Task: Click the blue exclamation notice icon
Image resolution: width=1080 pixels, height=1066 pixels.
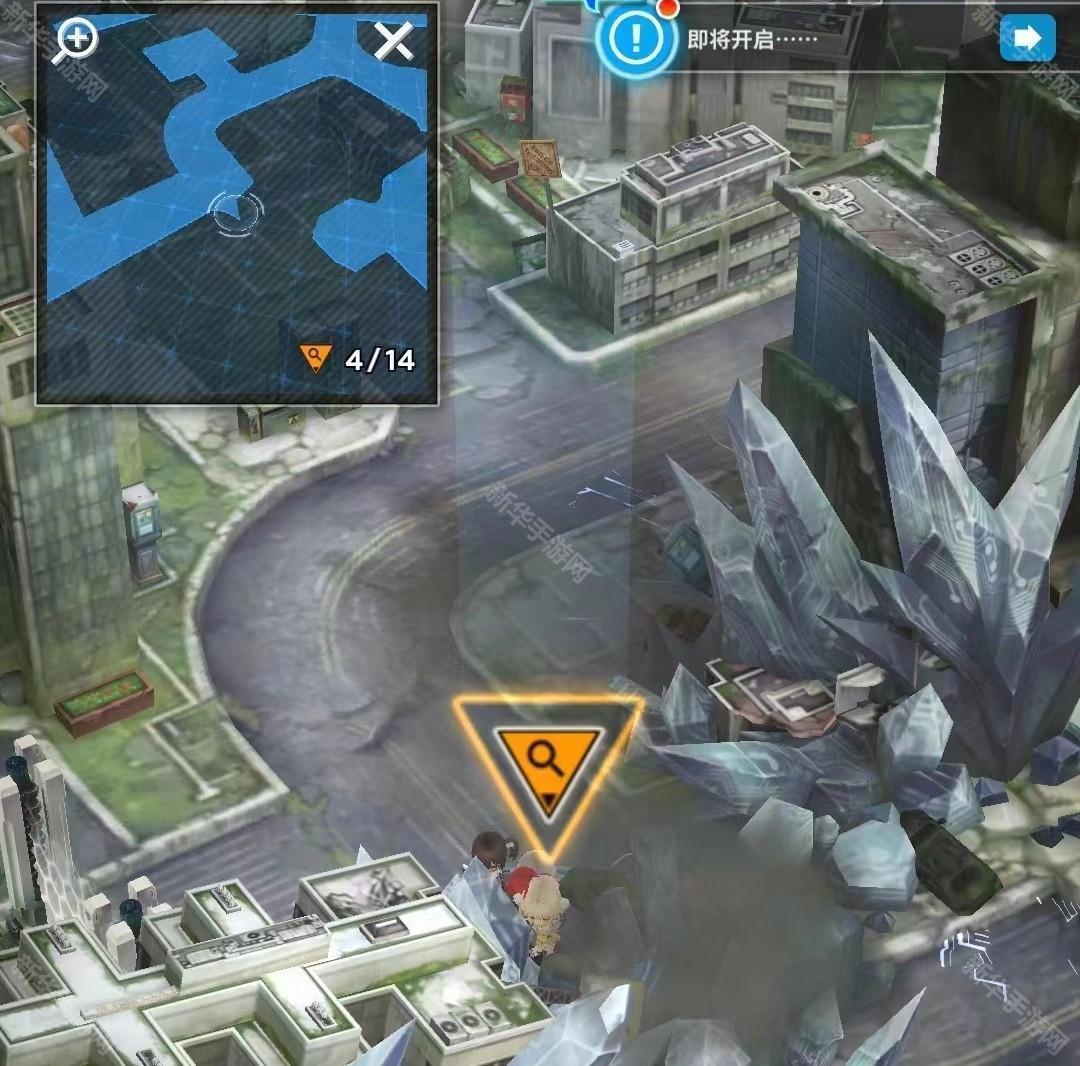Action: pyautogui.click(x=631, y=39)
